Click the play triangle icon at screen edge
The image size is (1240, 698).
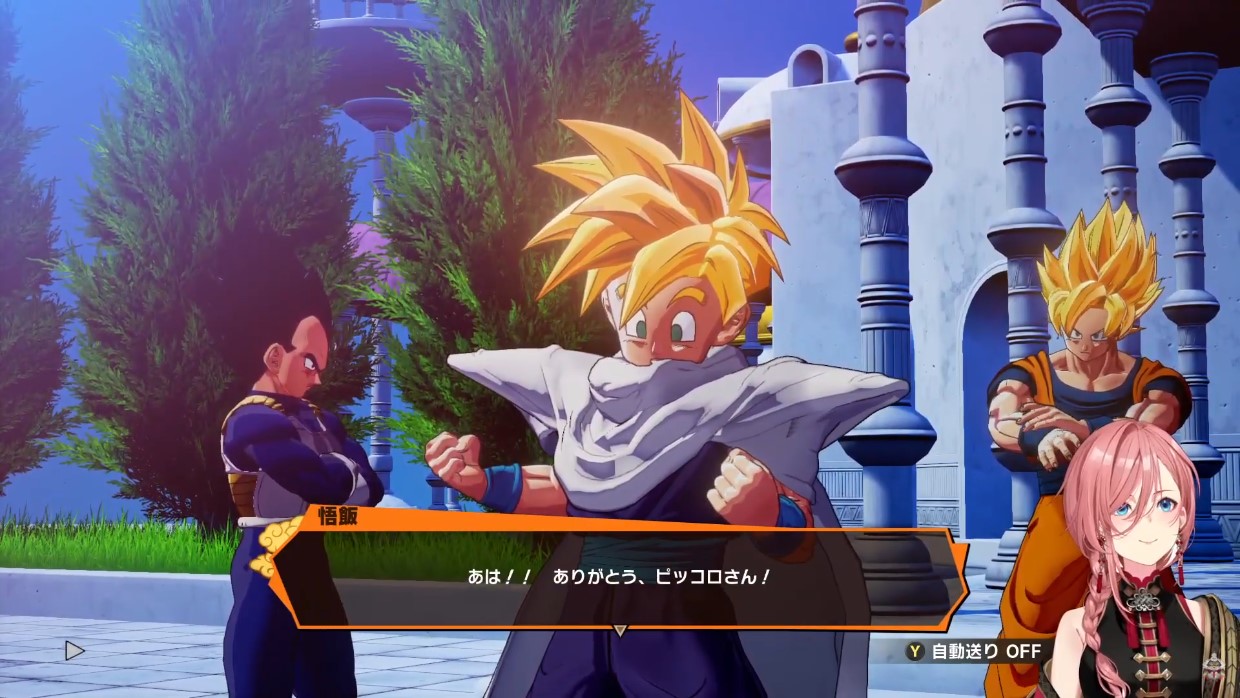click(x=74, y=651)
